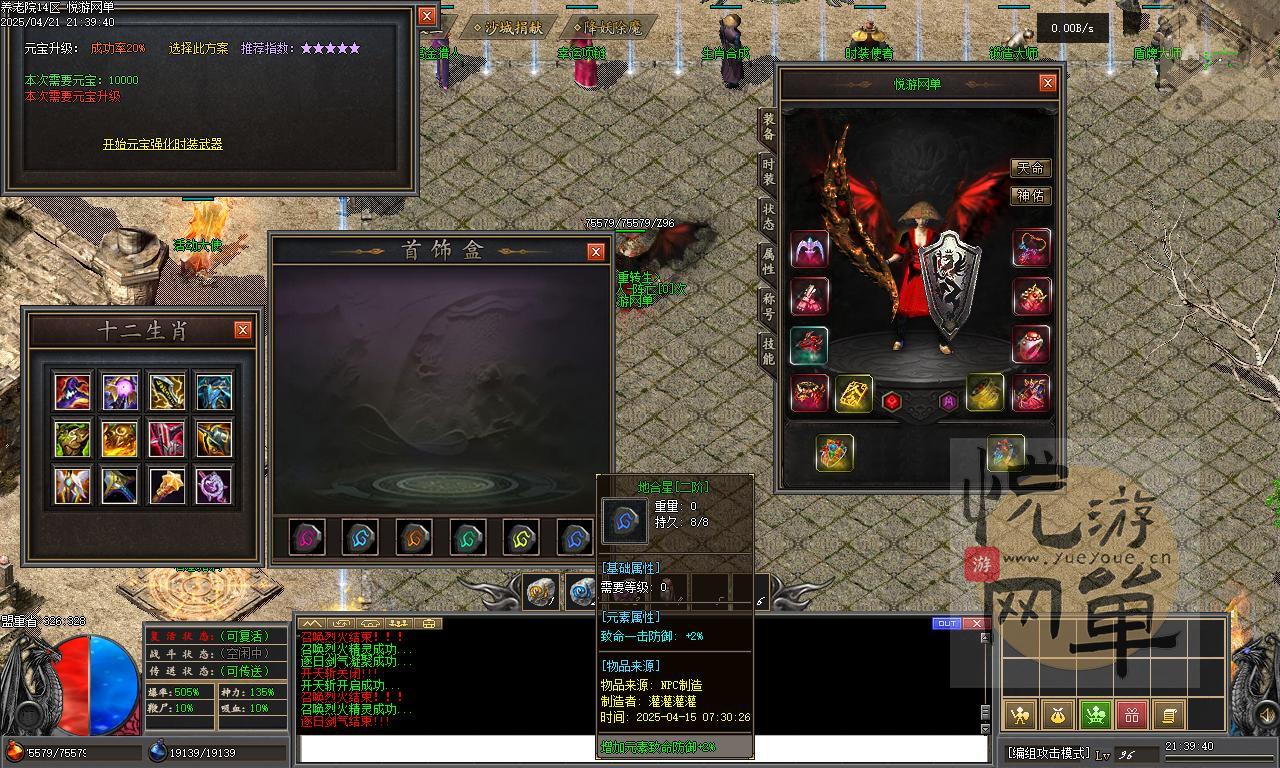Screen dimensions: 1280x768
Task: Click the 开始元宝强化时装武器 link
Action: pos(162,144)
